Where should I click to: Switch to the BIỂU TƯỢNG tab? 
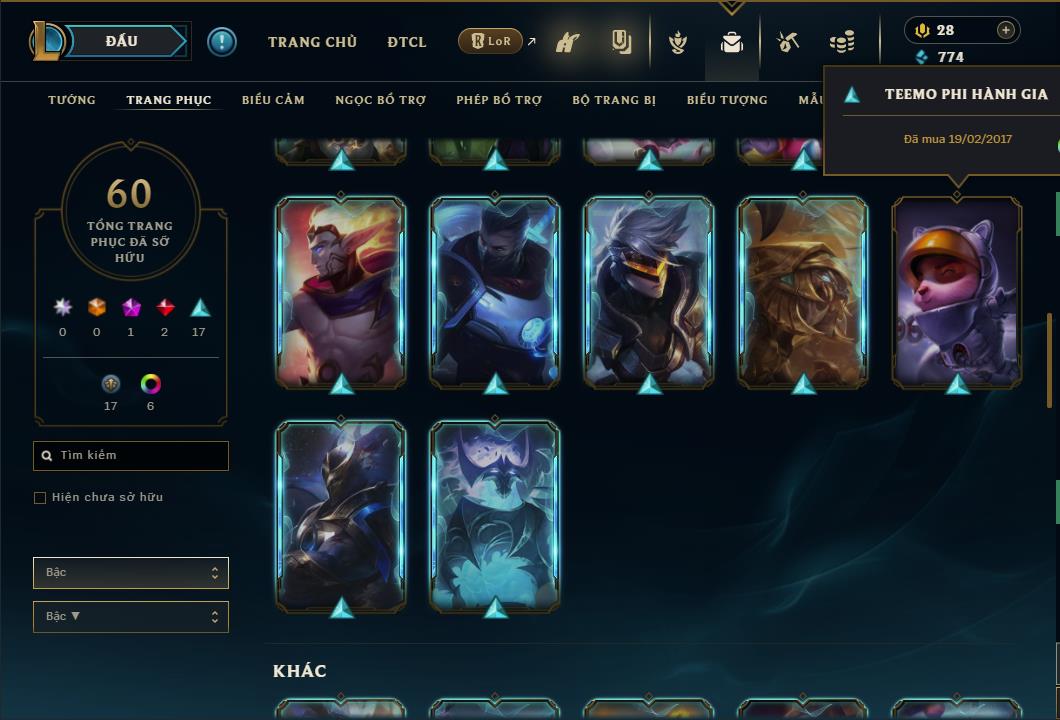tap(727, 100)
